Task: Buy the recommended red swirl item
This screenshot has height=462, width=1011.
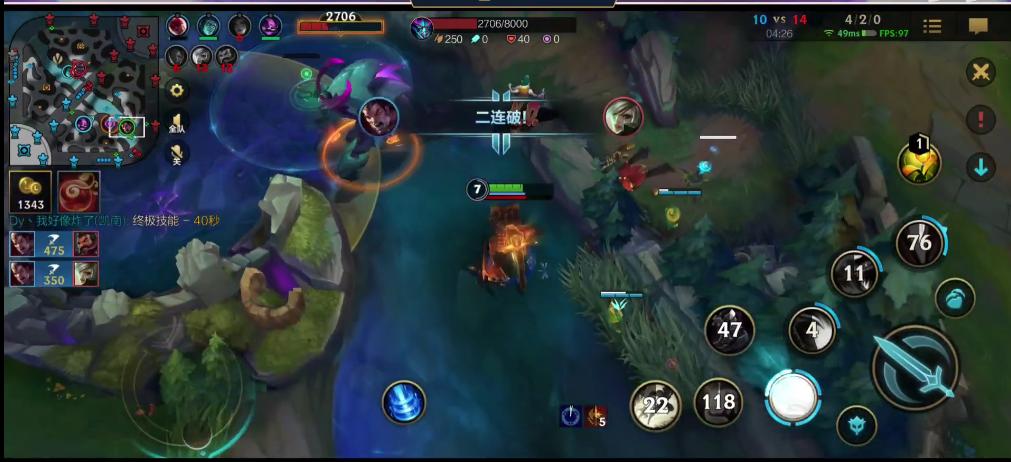Action: coord(77,191)
